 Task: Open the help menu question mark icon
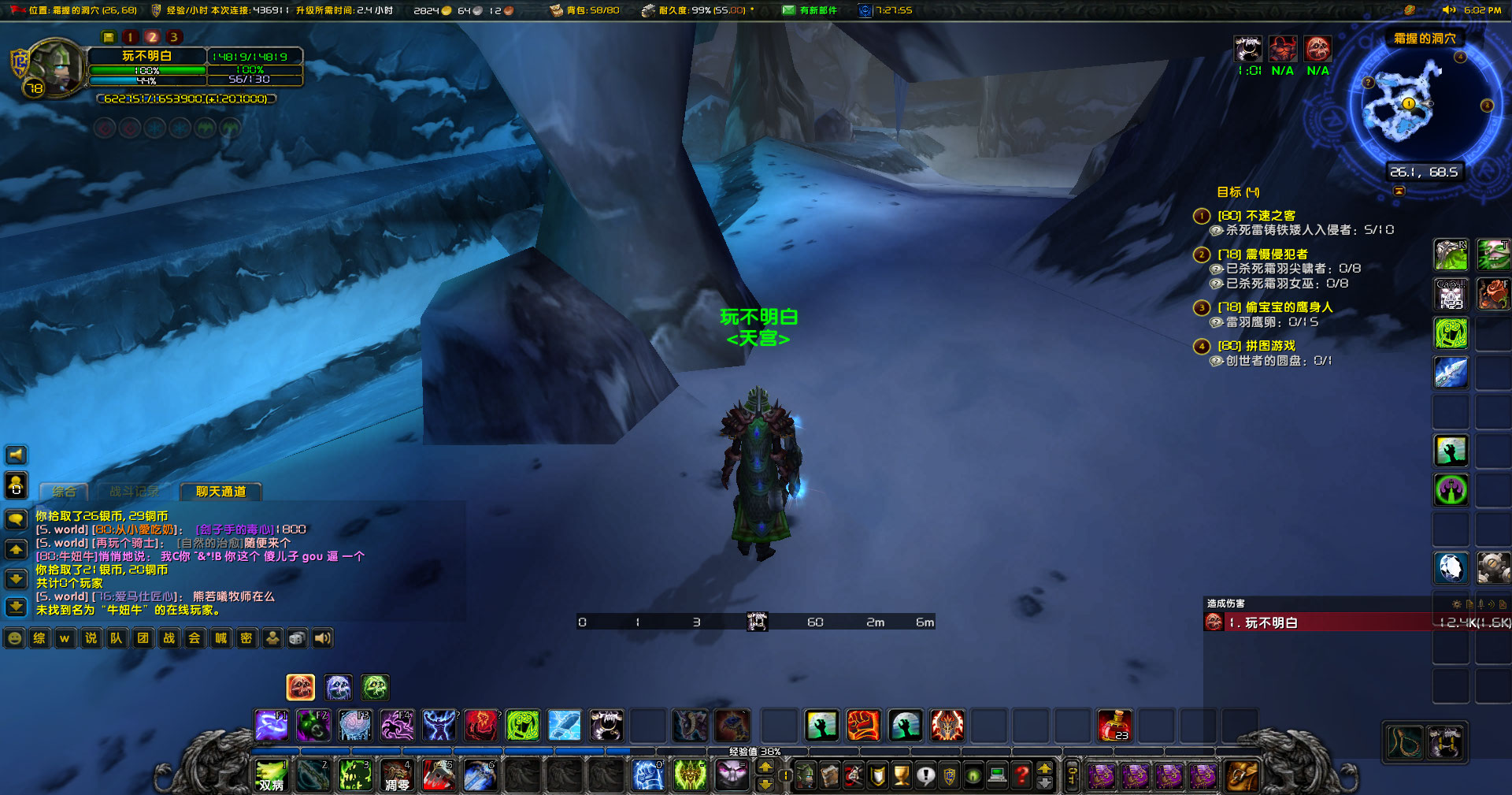click(1021, 775)
